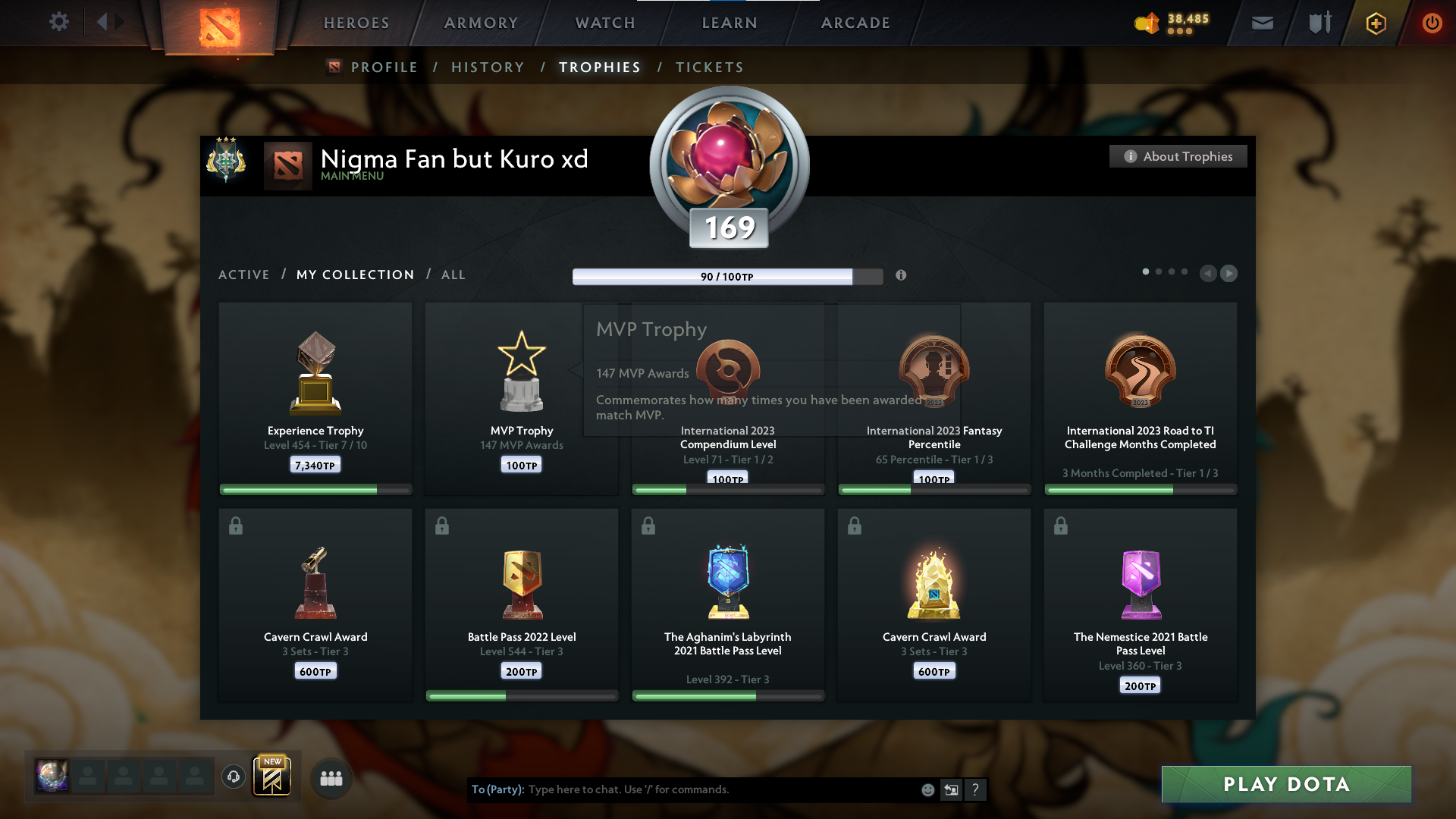The image size is (1456, 819).
Task: Toggle the emoticon picker in chat bar
Action: [927, 789]
